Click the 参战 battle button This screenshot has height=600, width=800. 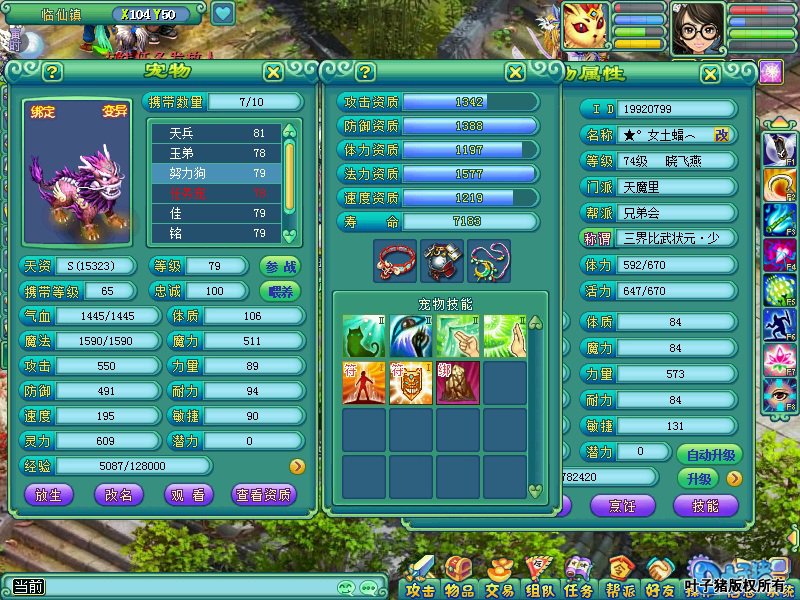(280, 266)
